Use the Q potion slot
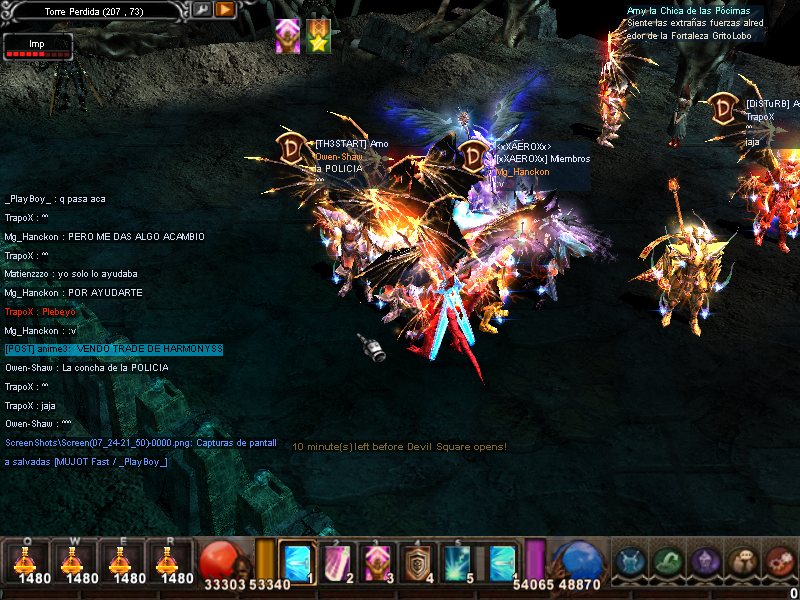The image size is (800, 600). coord(26,562)
